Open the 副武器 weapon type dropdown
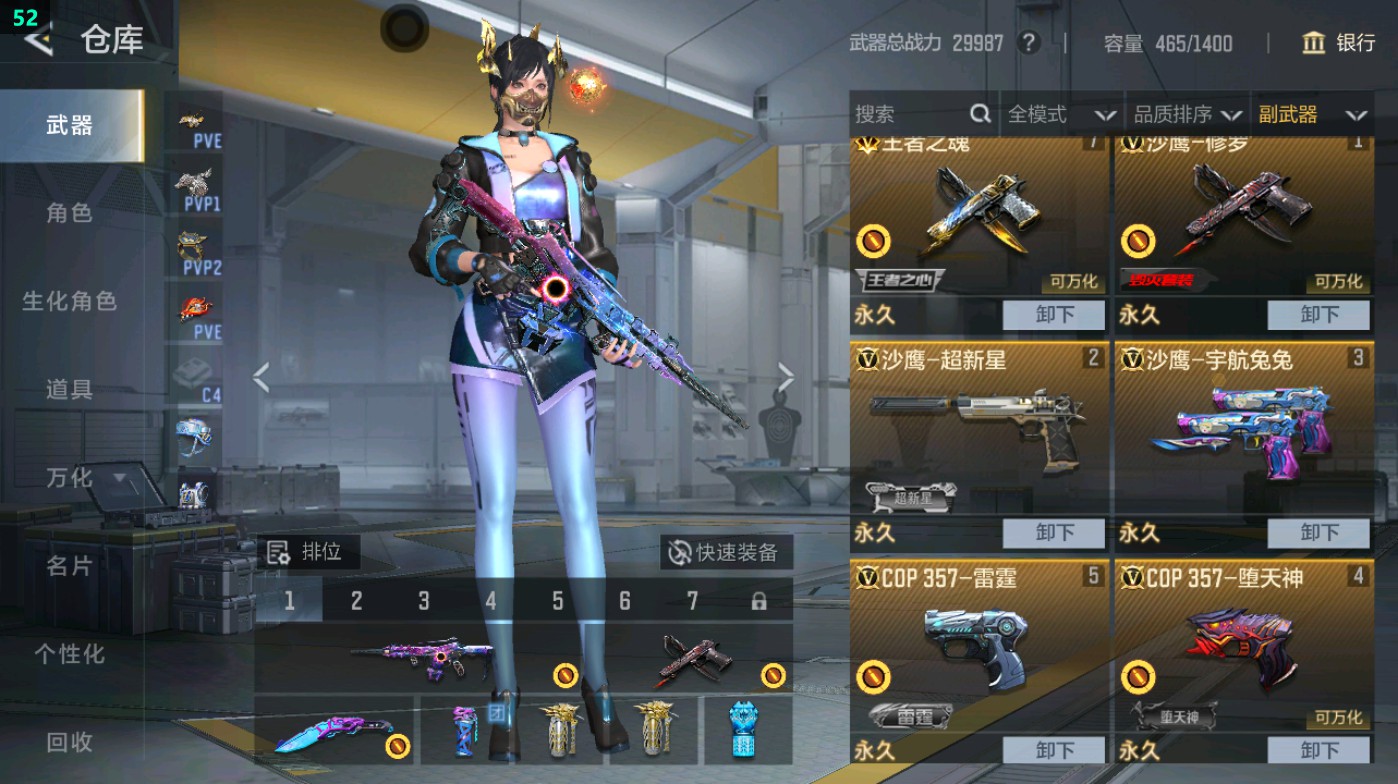The image size is (1398, 784). [1311, 114]
